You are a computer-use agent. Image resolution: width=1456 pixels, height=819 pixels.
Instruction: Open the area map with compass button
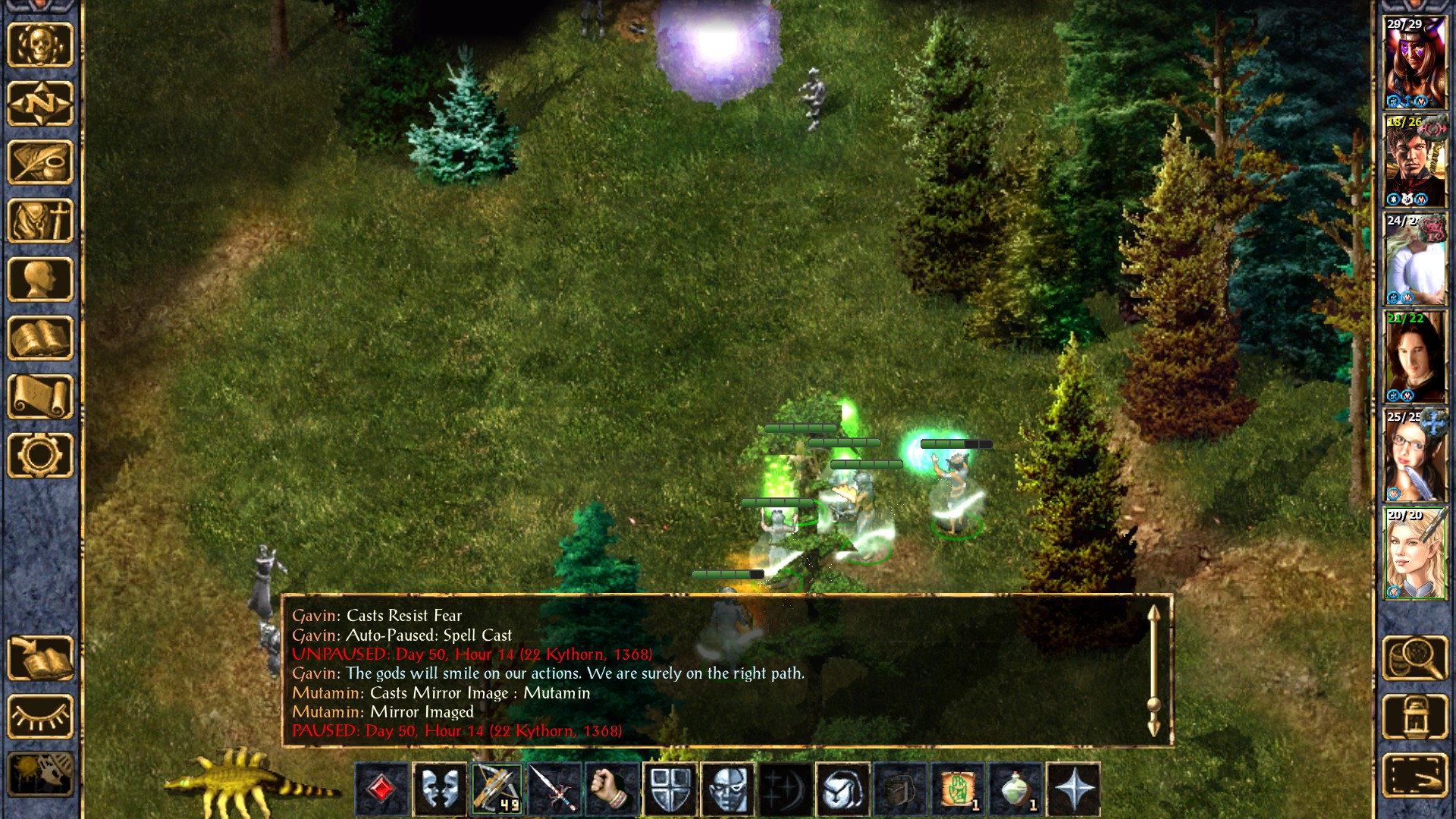click(40, 103)
